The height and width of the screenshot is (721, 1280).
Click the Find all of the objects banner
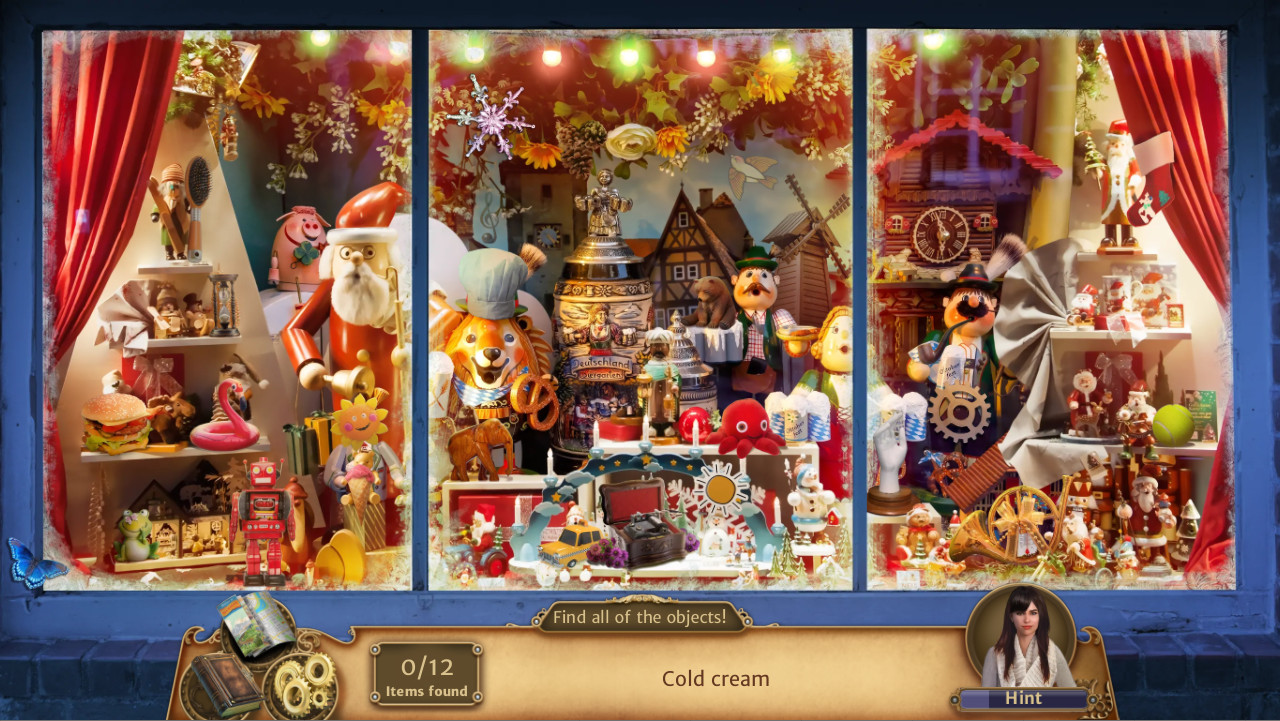[641, 617]
